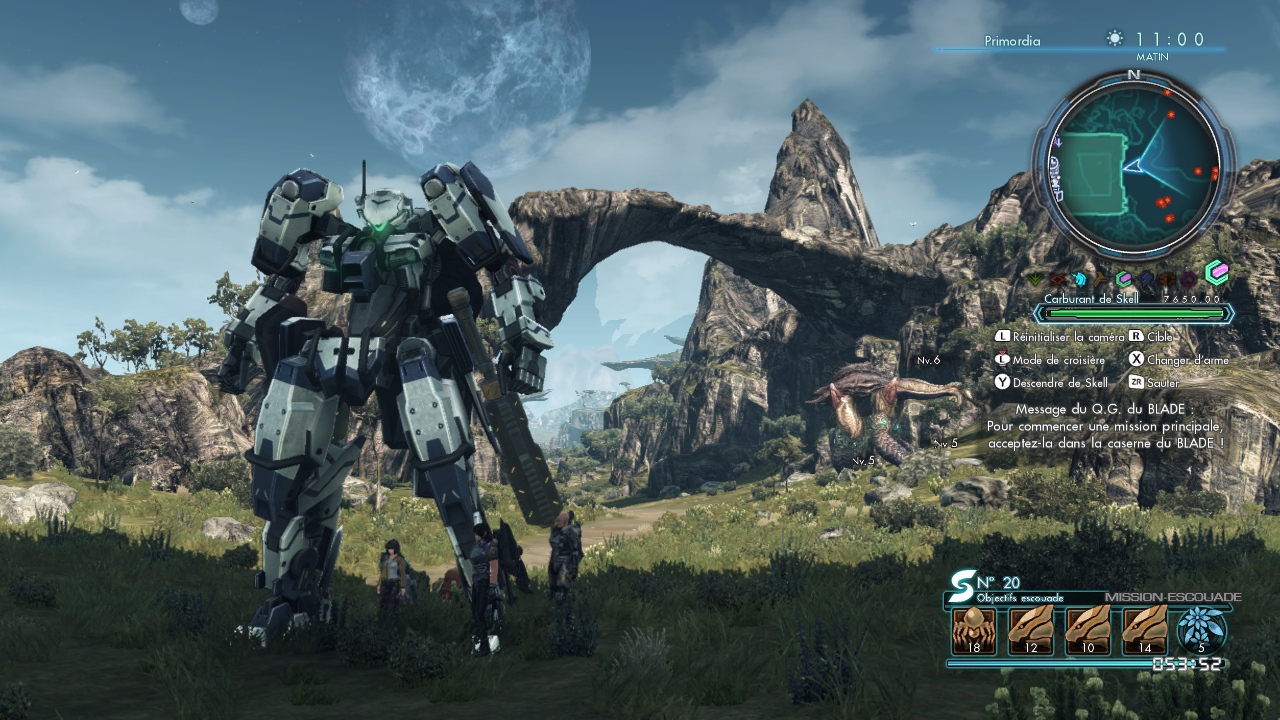Click the blue flower collectible objective
The width and height of the screenshot is (1280, 720).
point(1201,630)
